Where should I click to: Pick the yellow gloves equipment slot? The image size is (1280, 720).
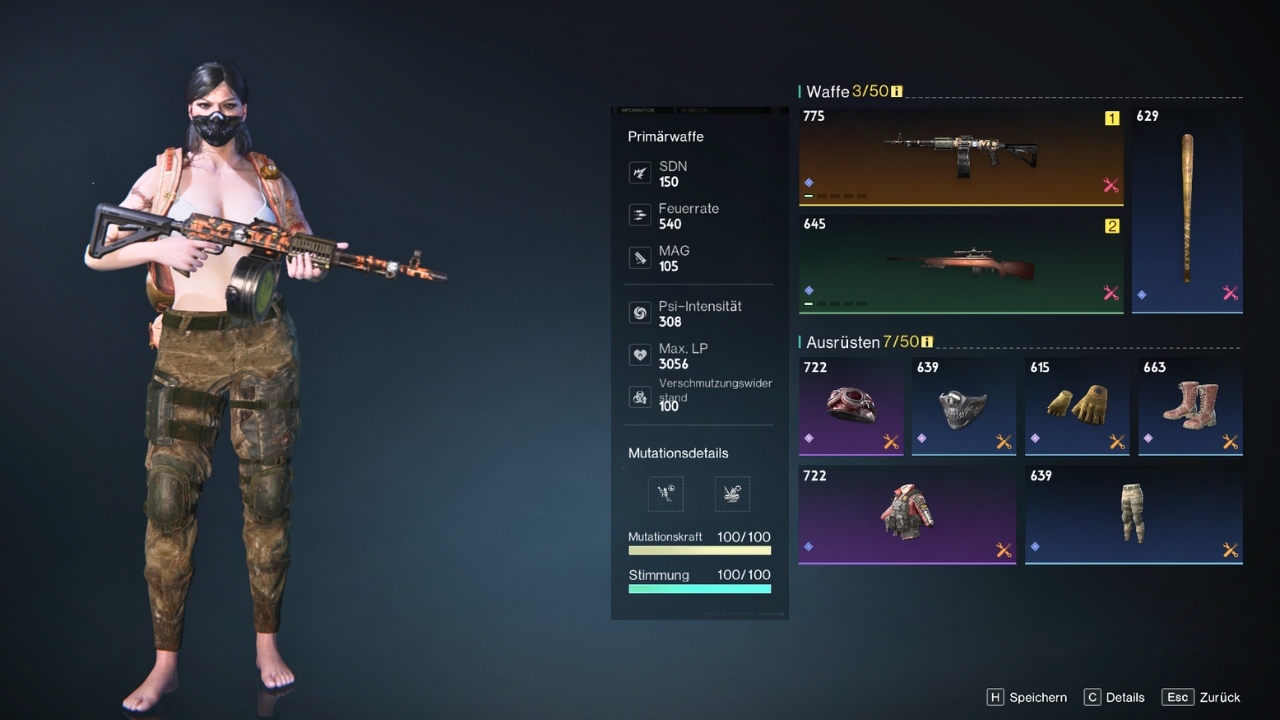point(1076,405)
